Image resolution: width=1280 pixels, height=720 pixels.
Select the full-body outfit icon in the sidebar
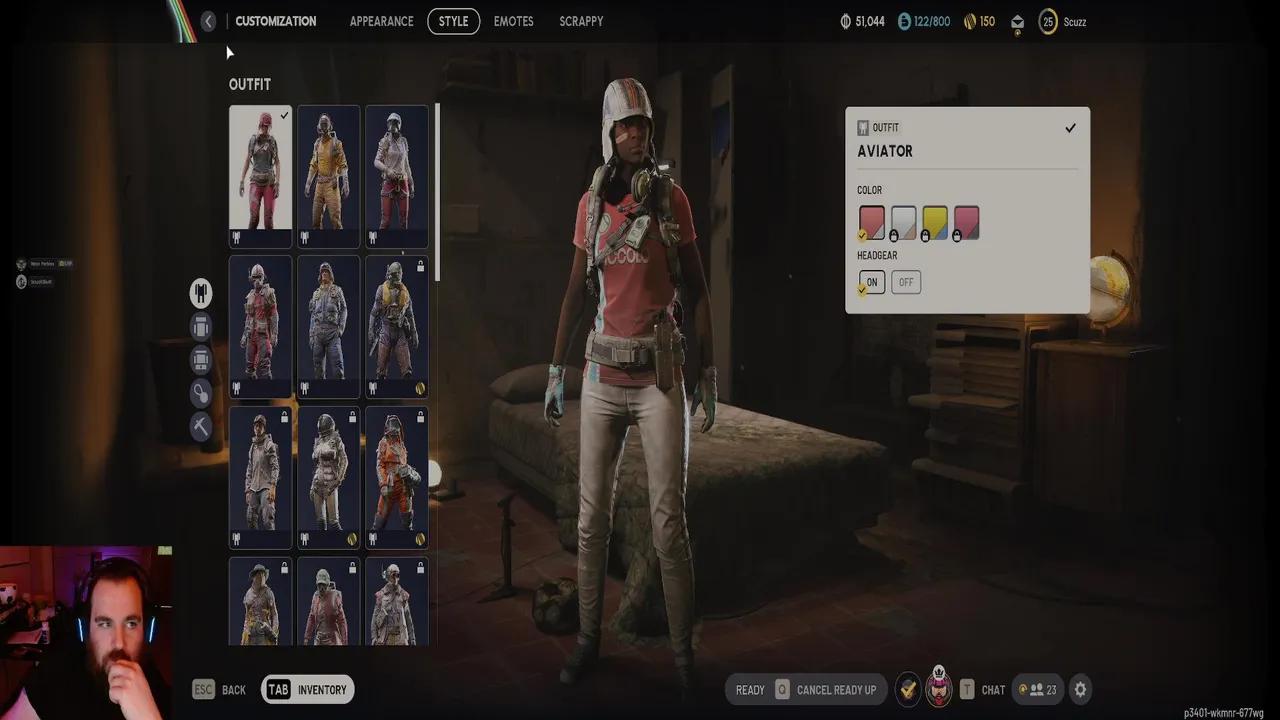(x=200, y=293)
